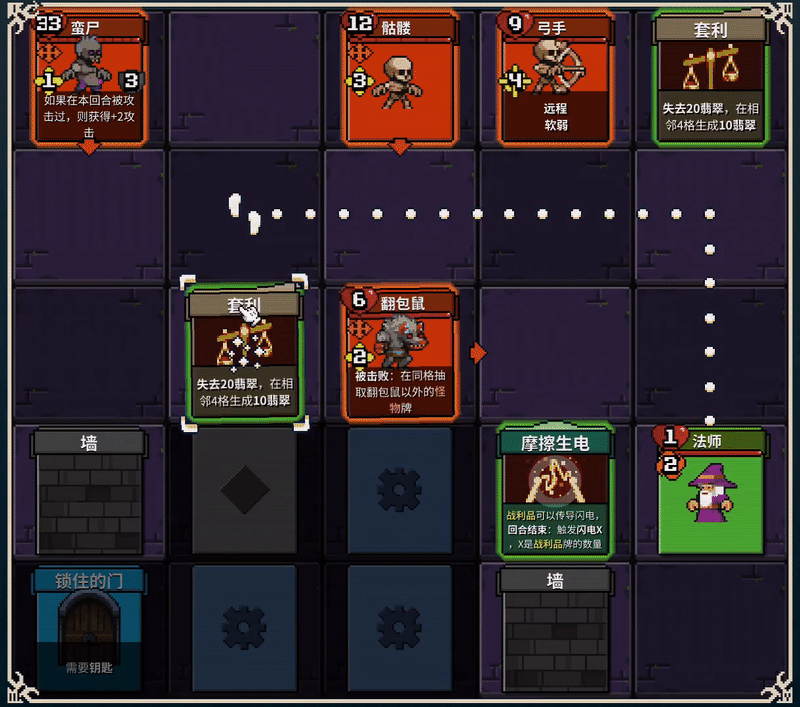This screenshot has height=707, width=800.
Task: Pick the 摩擦生电 lightning card
Action: coord(555,490)
